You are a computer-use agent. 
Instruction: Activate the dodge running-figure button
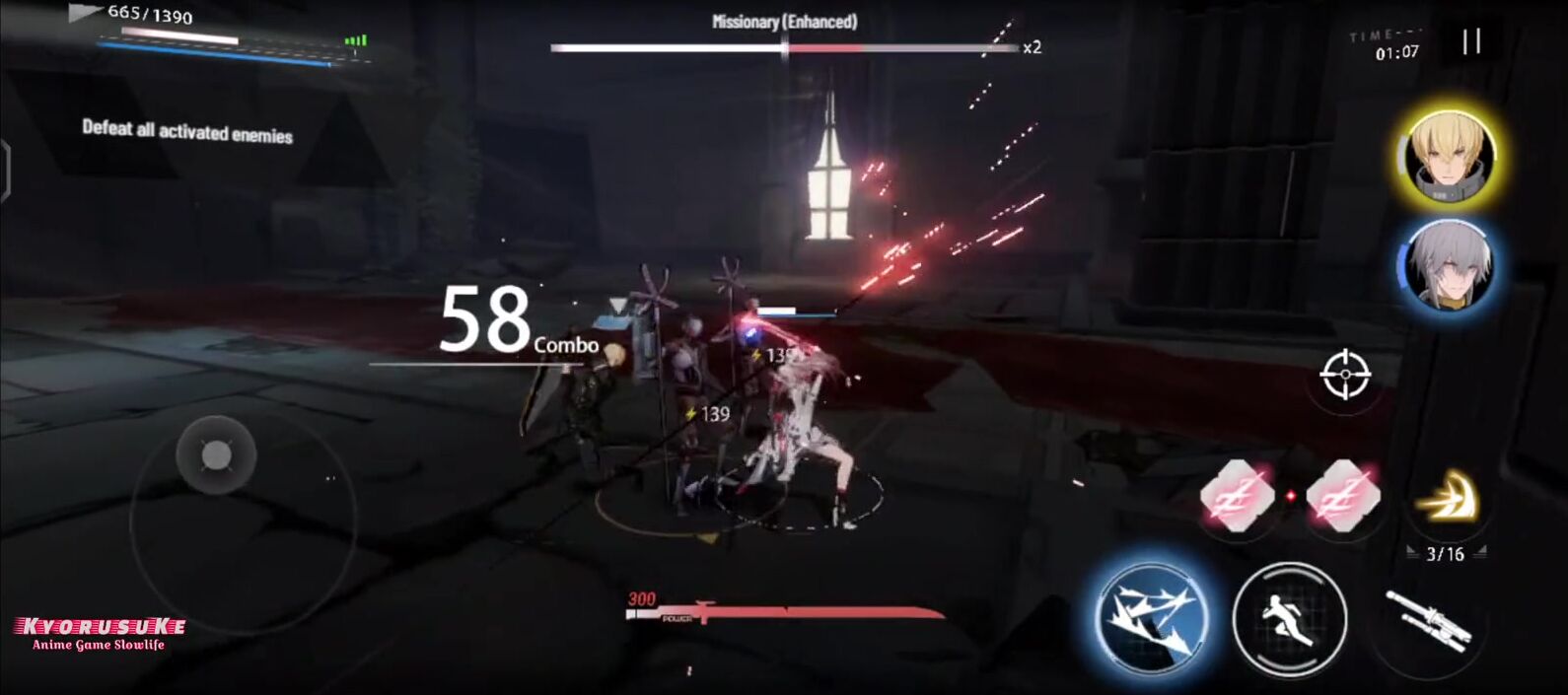click(x=1289, y=619)
